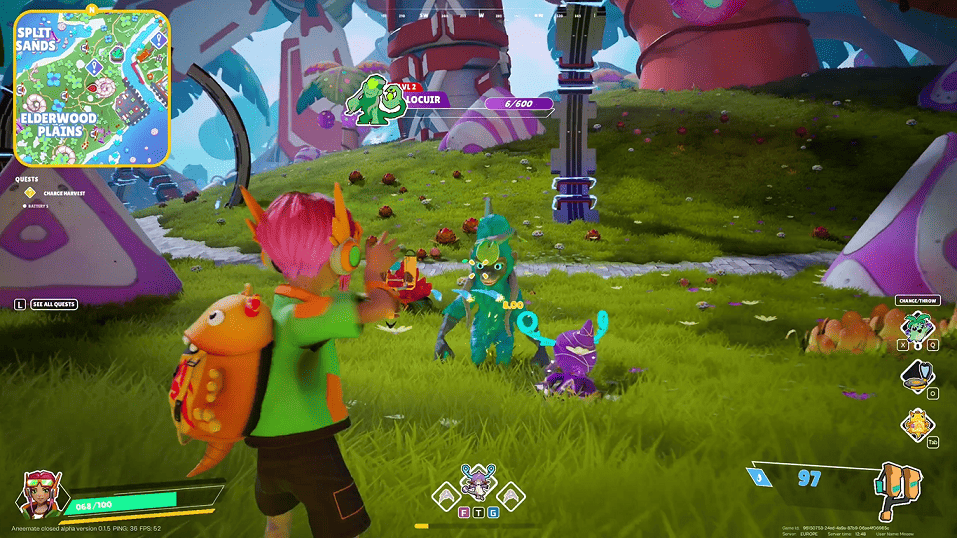Click the Locuir target creature portrait
Viewport: 957px width, 538px height.
pyautogui.click(x=373, y=101)
